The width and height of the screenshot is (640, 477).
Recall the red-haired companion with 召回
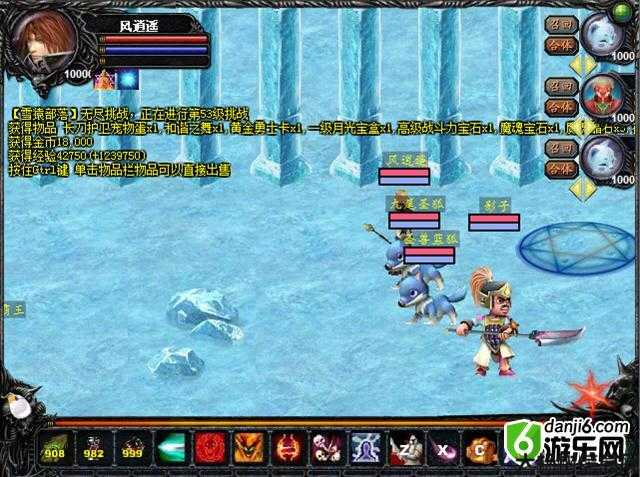pos(557,86)
